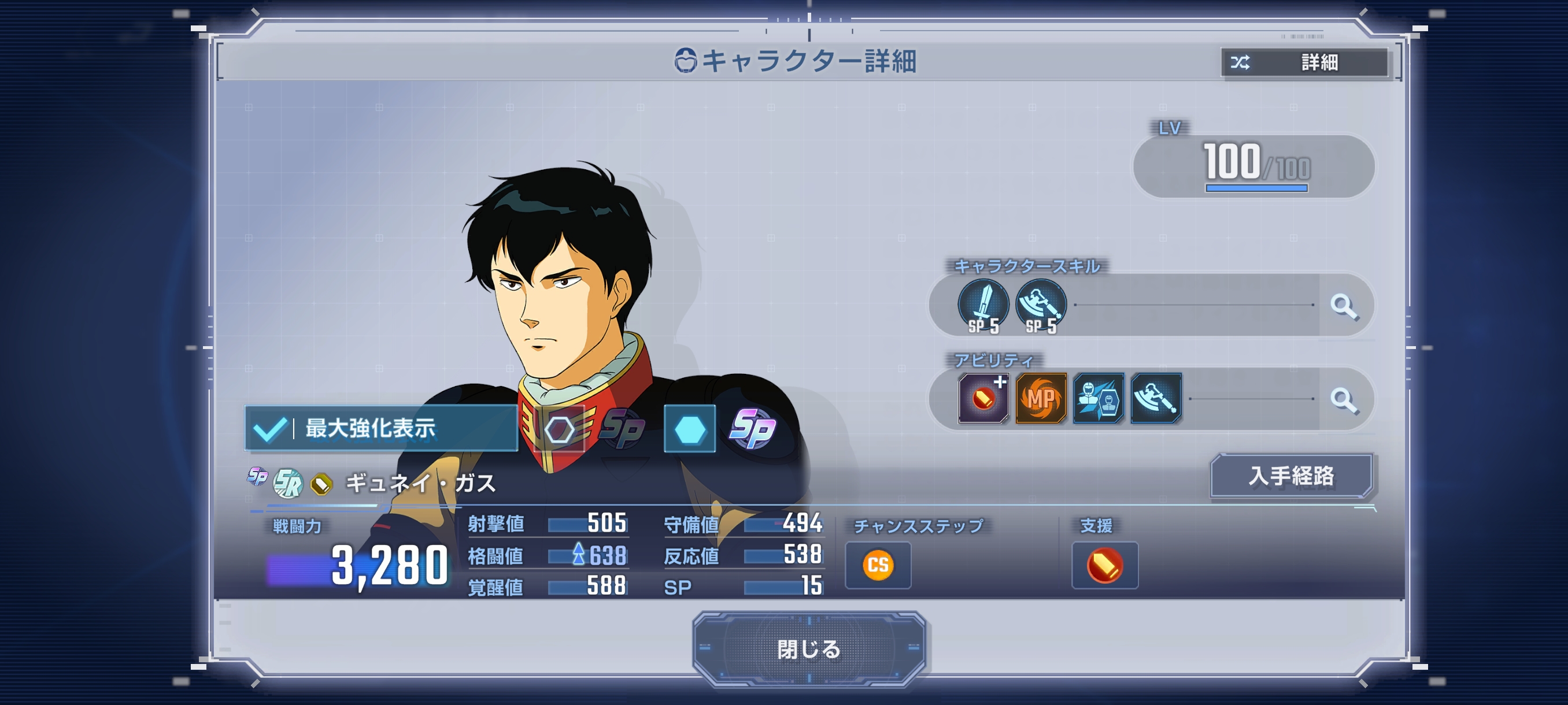Open the 入手経路 acquisition route
Viewport: 1568px width, 705px height.
[1290, 476]
